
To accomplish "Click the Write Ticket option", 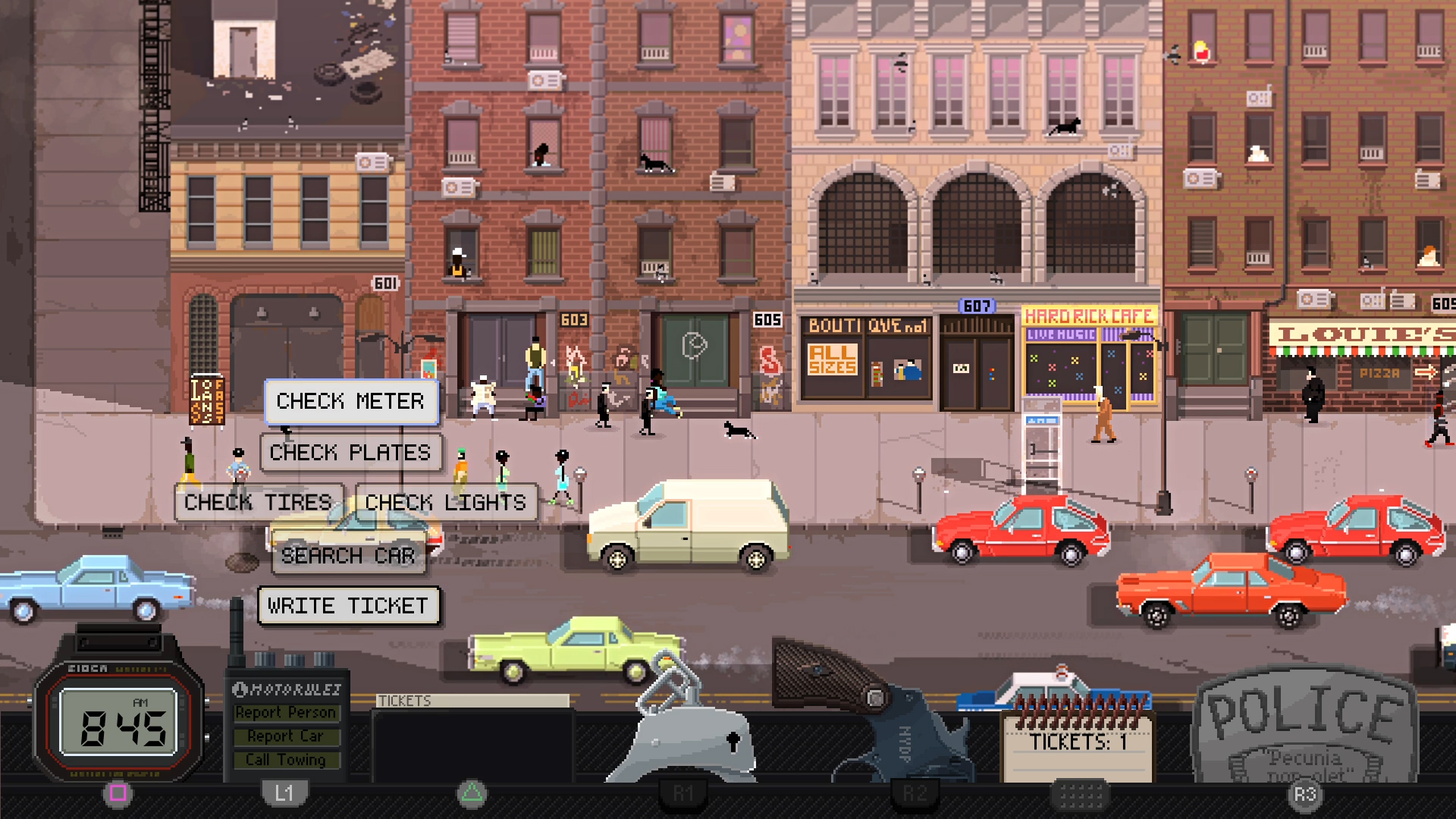I will click(348, 606).
